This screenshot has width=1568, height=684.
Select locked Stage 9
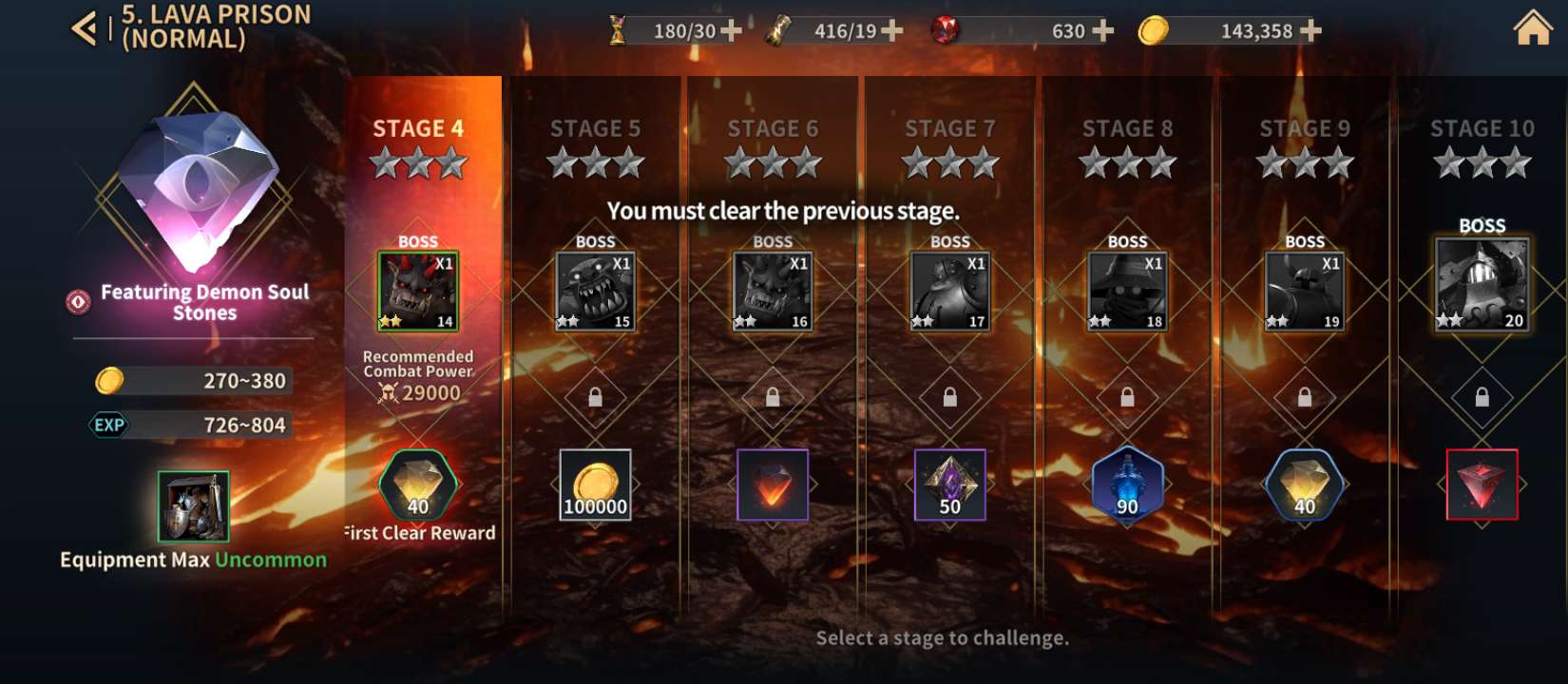pyautogui.click(x=1305, y=129)
